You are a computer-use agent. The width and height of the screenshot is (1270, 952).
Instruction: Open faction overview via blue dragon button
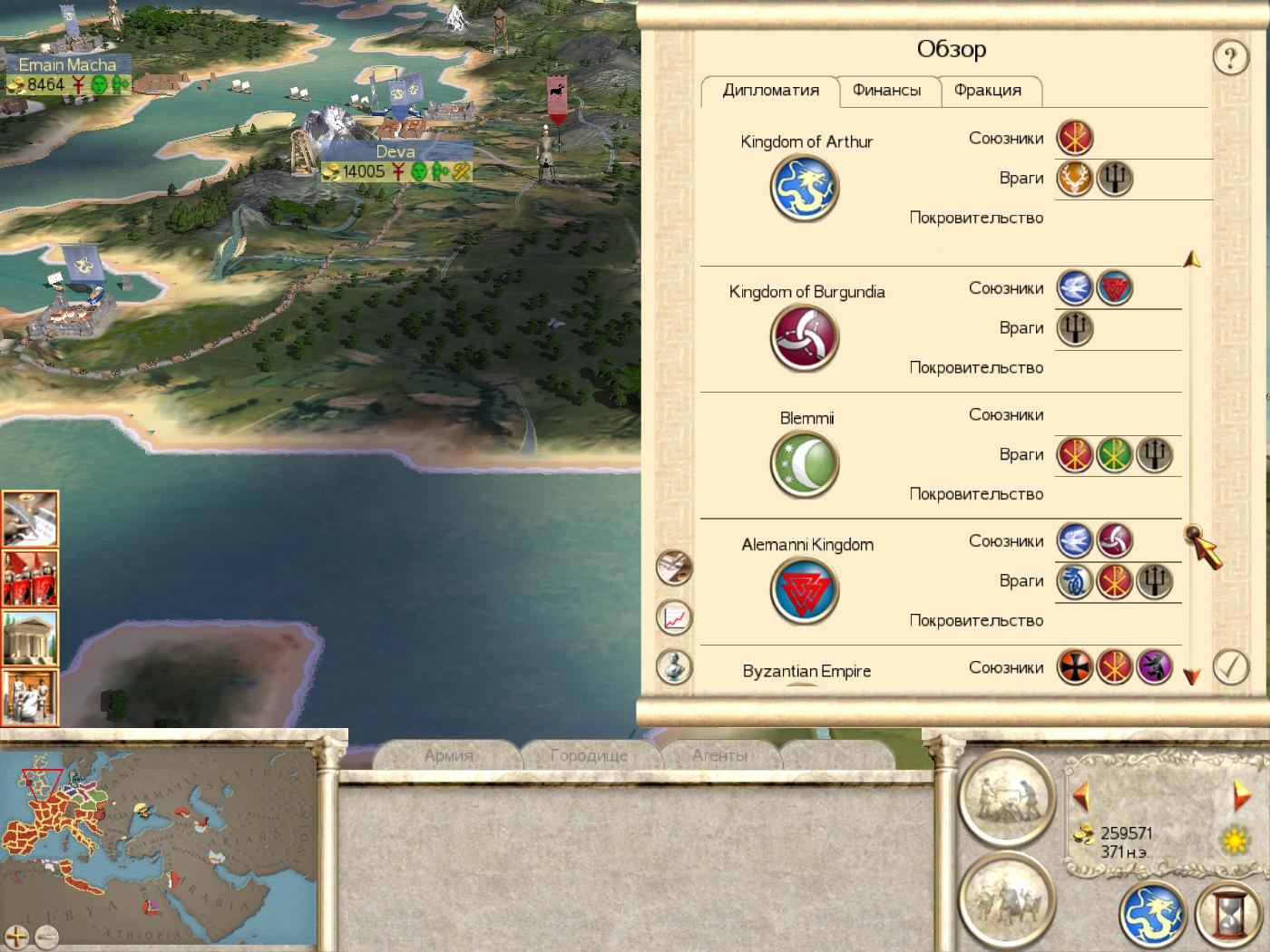click(1153, 914)
